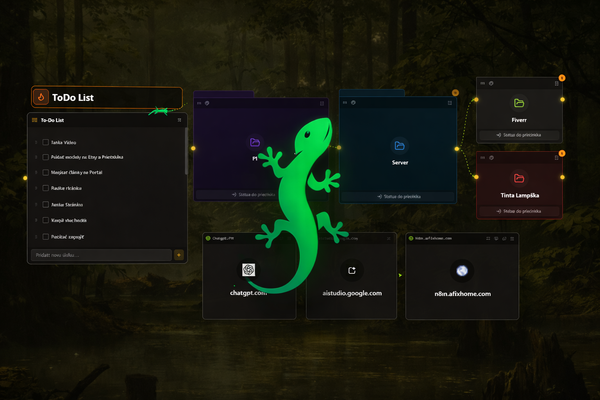Click the Fiverr card's bottom folder button
This screenshot has height=400, width=600.
tap(519, 134)
